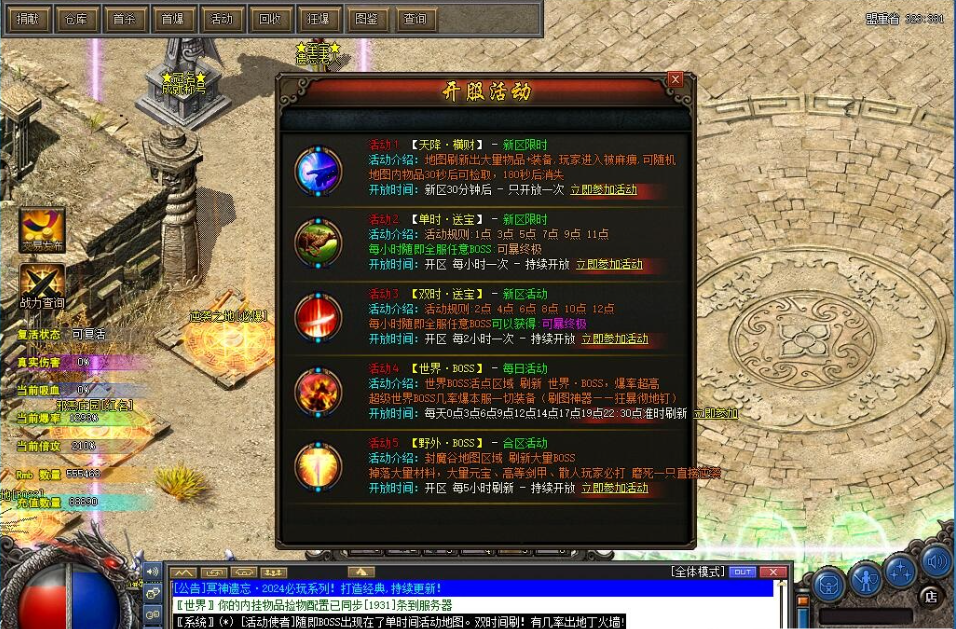Image resolution: width=956 pixels, height=629 pixels.
Task: Close the 开服活动 event window
Action: point(675,79)
